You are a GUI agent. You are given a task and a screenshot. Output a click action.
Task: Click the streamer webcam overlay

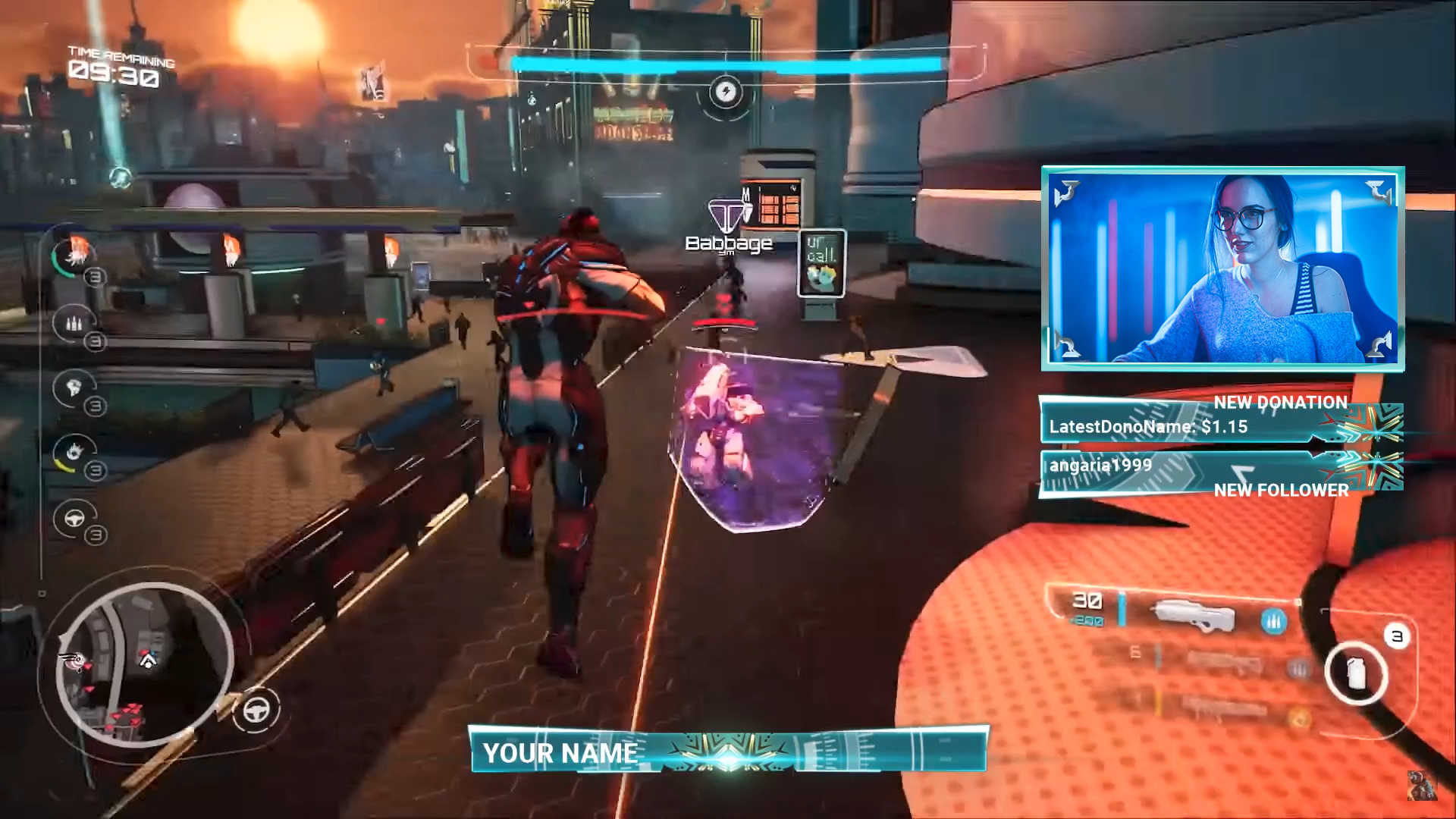pyautogui.click(x=1222, y=268)
